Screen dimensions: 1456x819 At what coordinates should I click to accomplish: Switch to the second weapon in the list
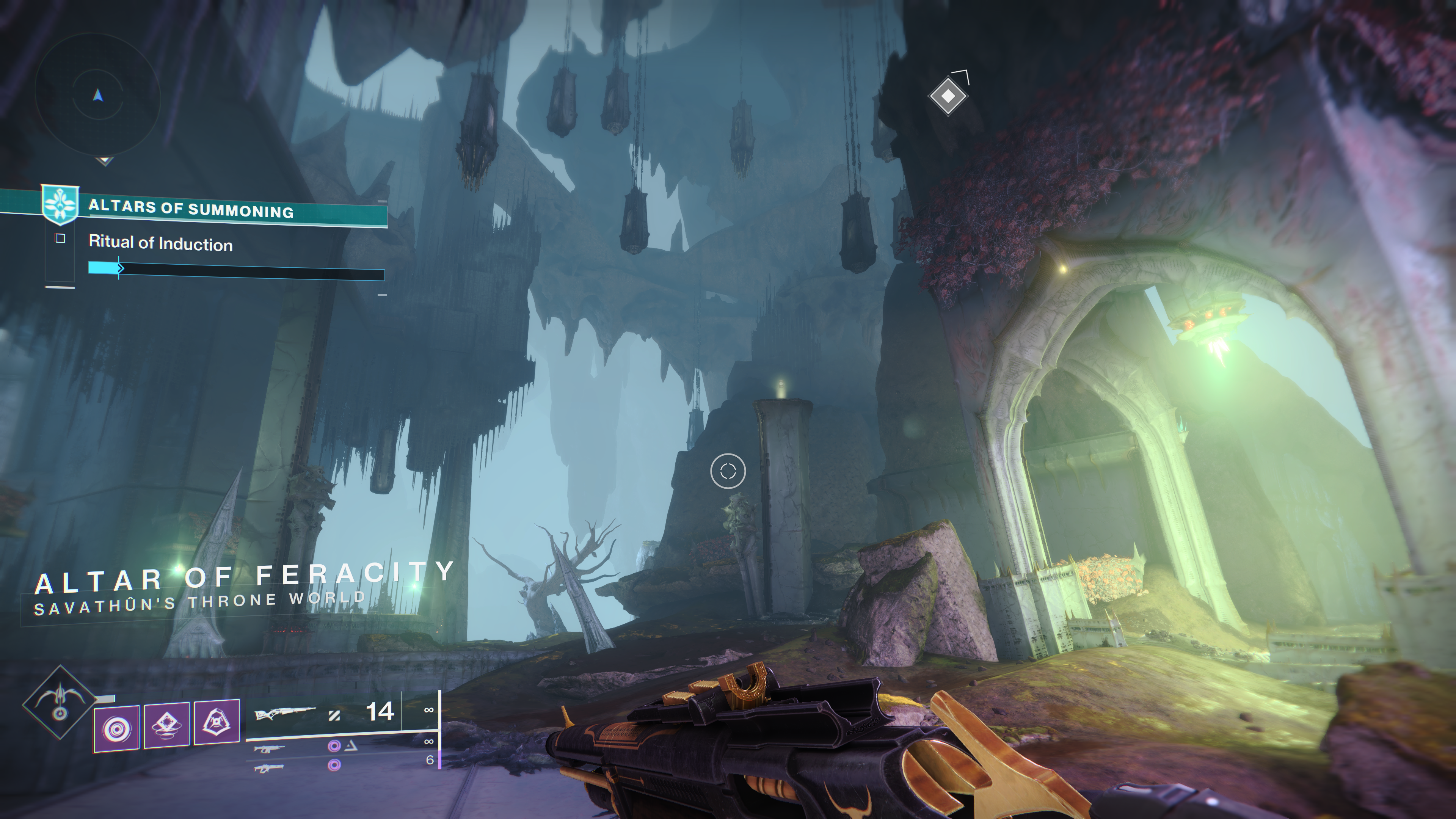tap(269, 750)
